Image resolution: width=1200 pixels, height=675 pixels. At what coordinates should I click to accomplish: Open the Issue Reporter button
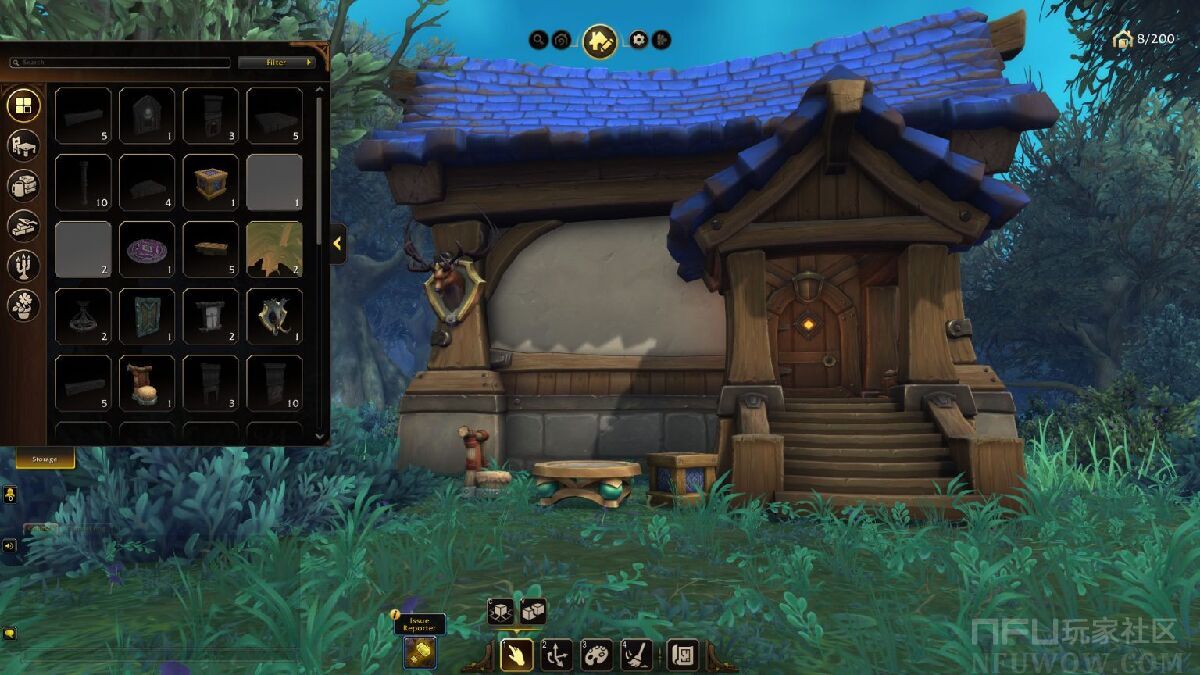point(420,652)
